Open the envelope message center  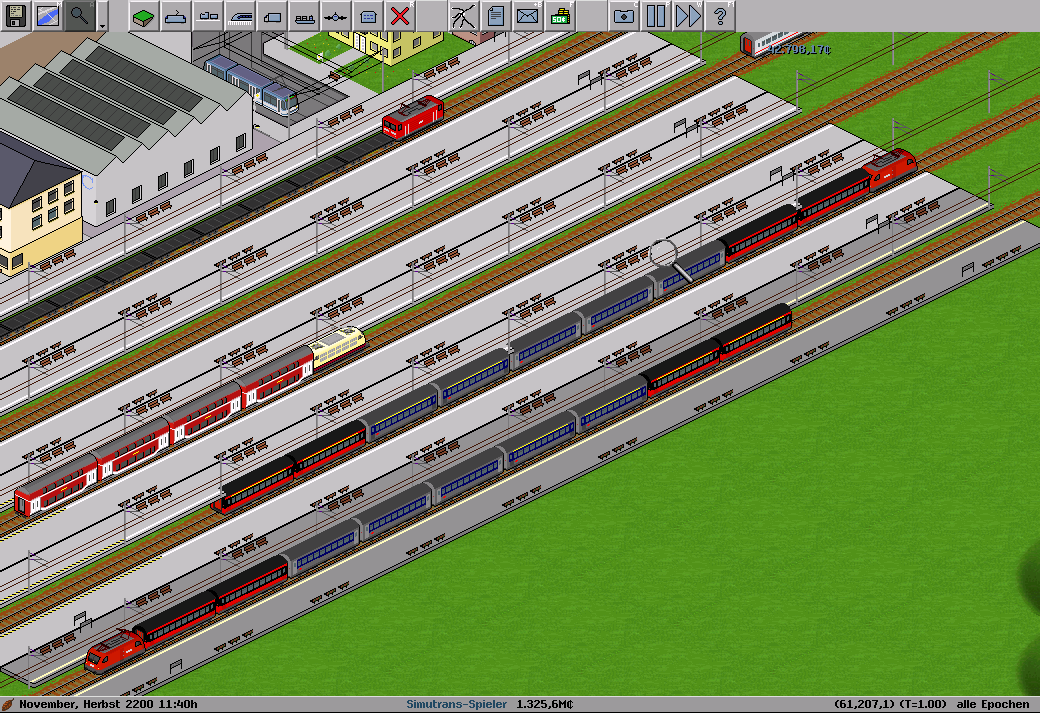point(527,15)
